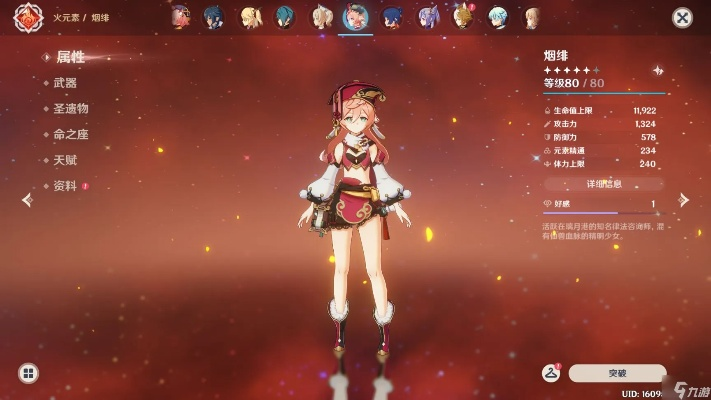The image size is (711, 400).
Task: Switch to the 武器 weapon tab
Action: pyautogui.click(x=65, y=83)
